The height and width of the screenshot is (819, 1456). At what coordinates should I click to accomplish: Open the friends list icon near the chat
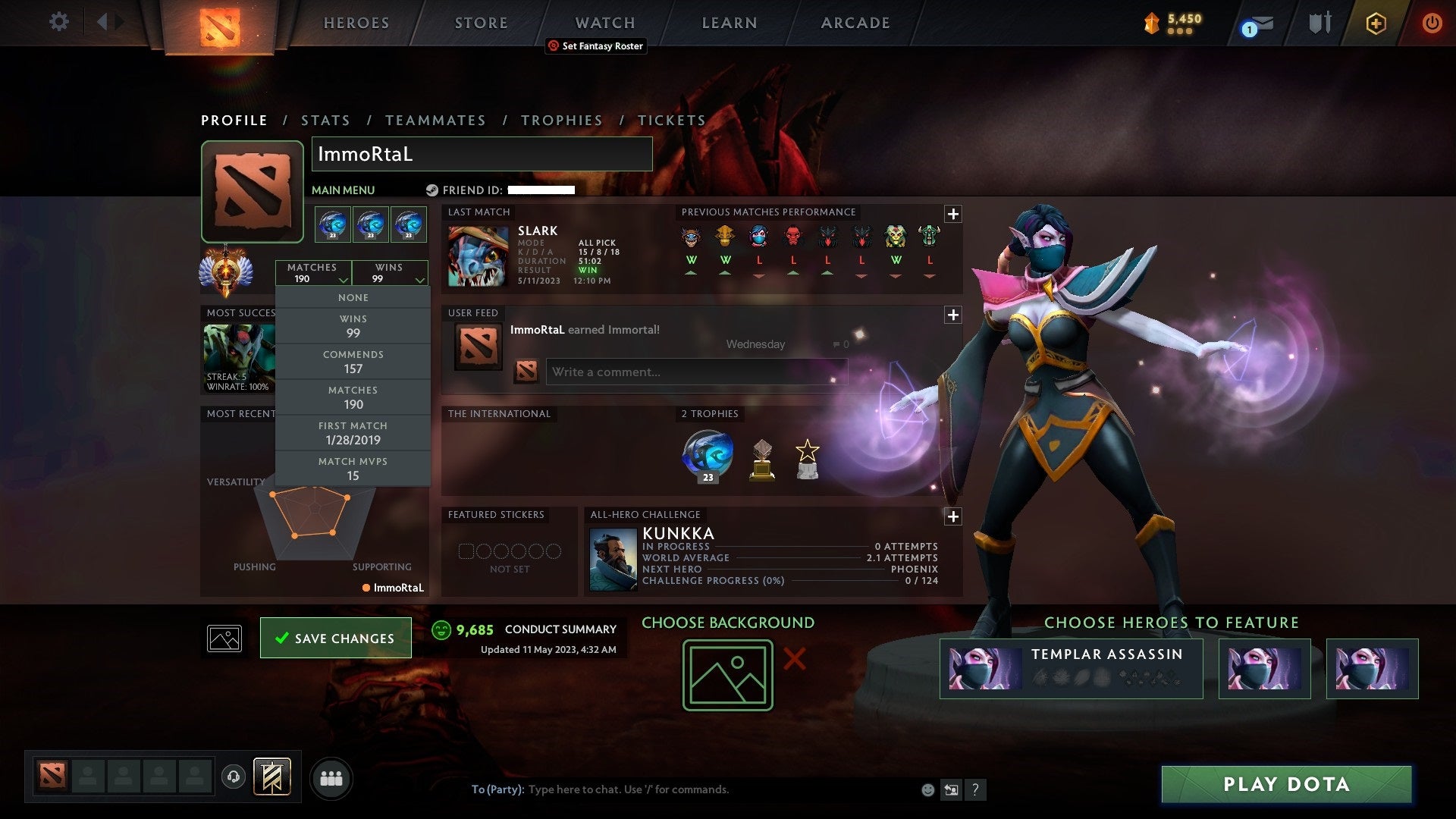click(x=331, y=777)
